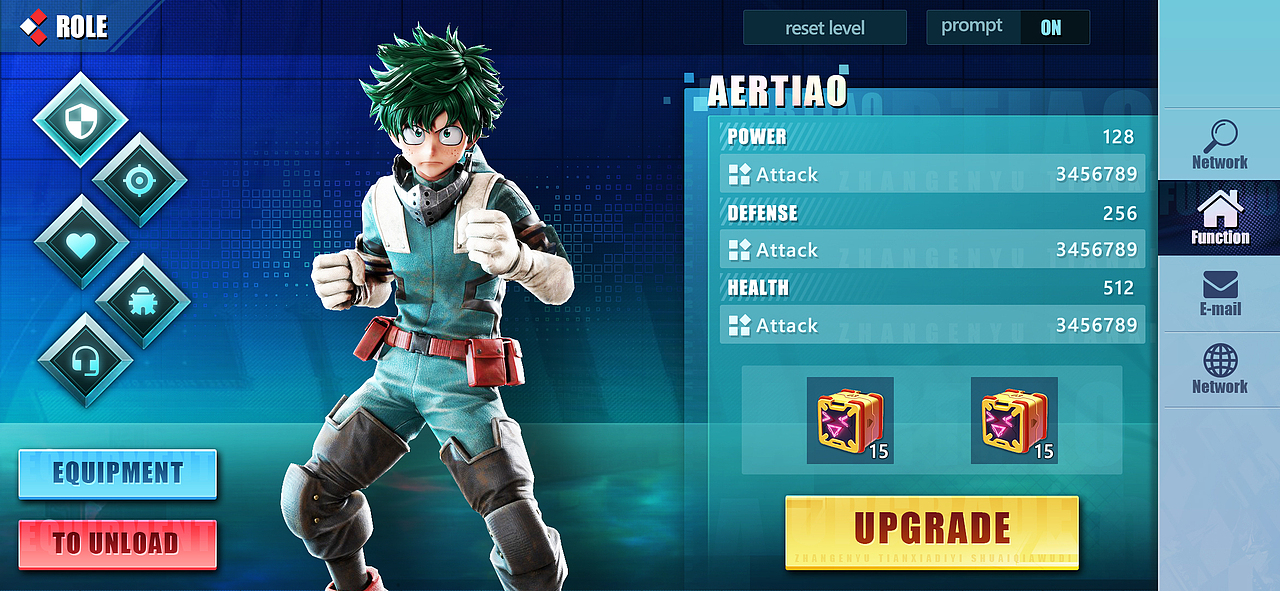Switch to the Function home tab
Screen dimensions: 1280x591
click(x=1219, y=218)
